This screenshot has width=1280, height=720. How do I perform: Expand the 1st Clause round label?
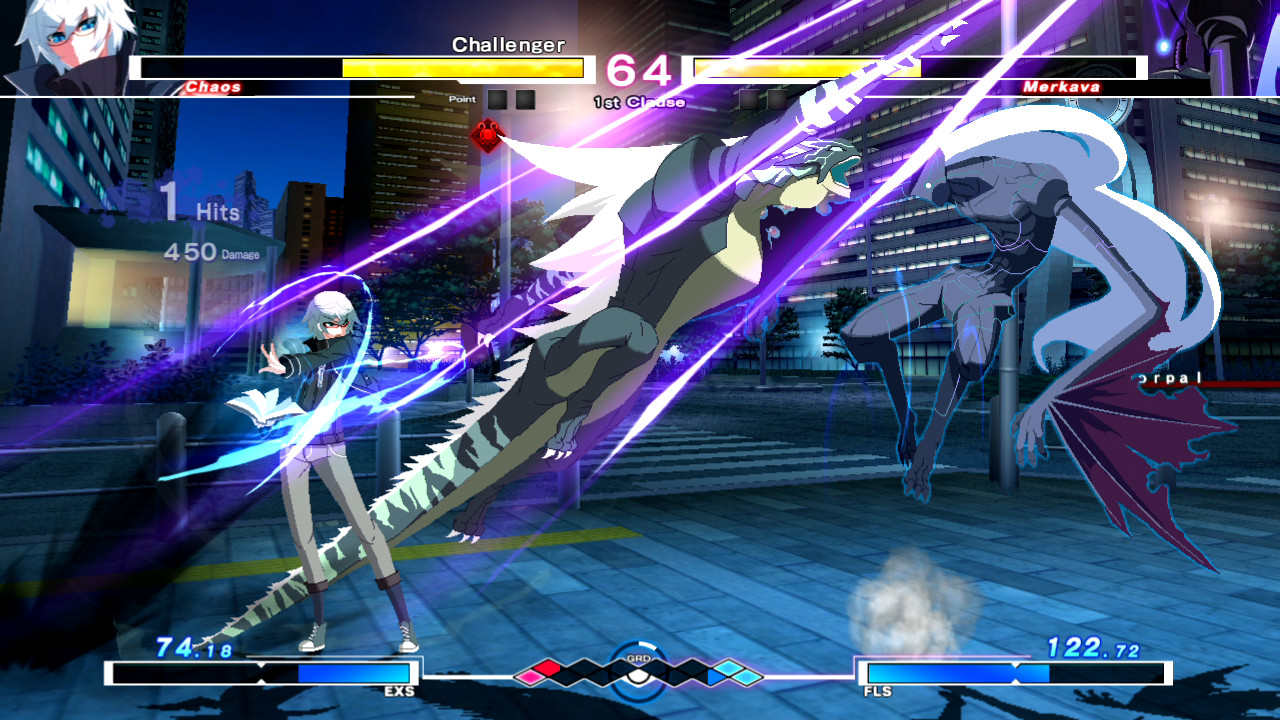(x=638, y=101)
